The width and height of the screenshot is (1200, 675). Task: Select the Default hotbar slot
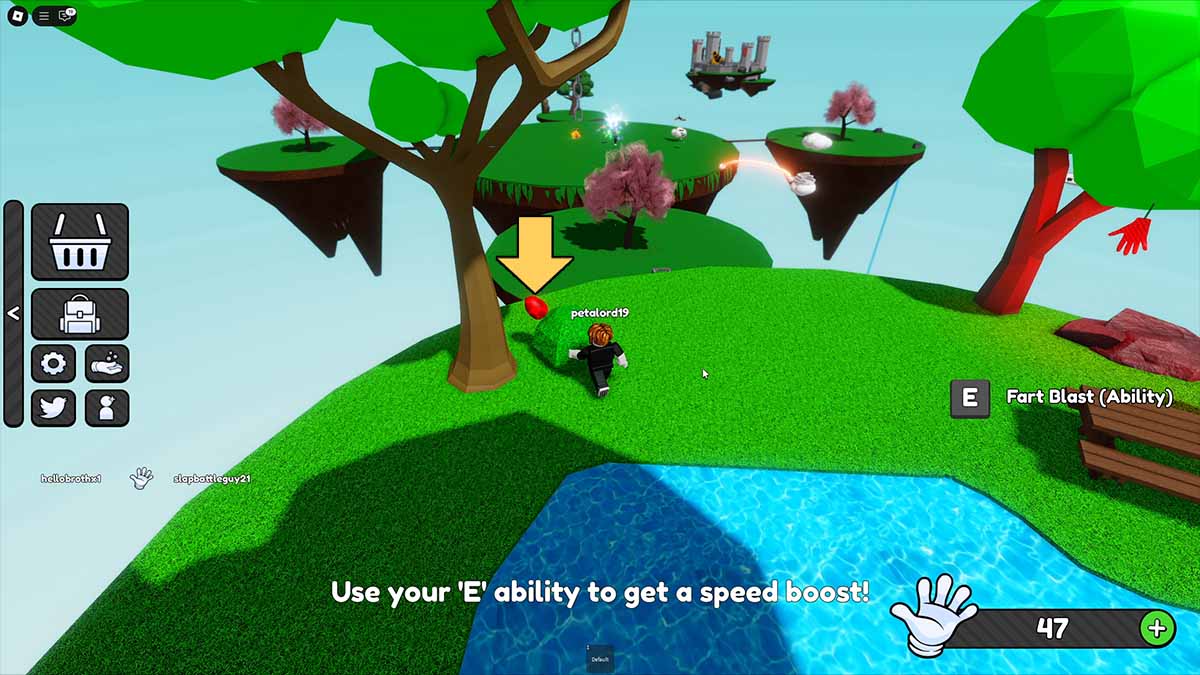coord(599,657)
